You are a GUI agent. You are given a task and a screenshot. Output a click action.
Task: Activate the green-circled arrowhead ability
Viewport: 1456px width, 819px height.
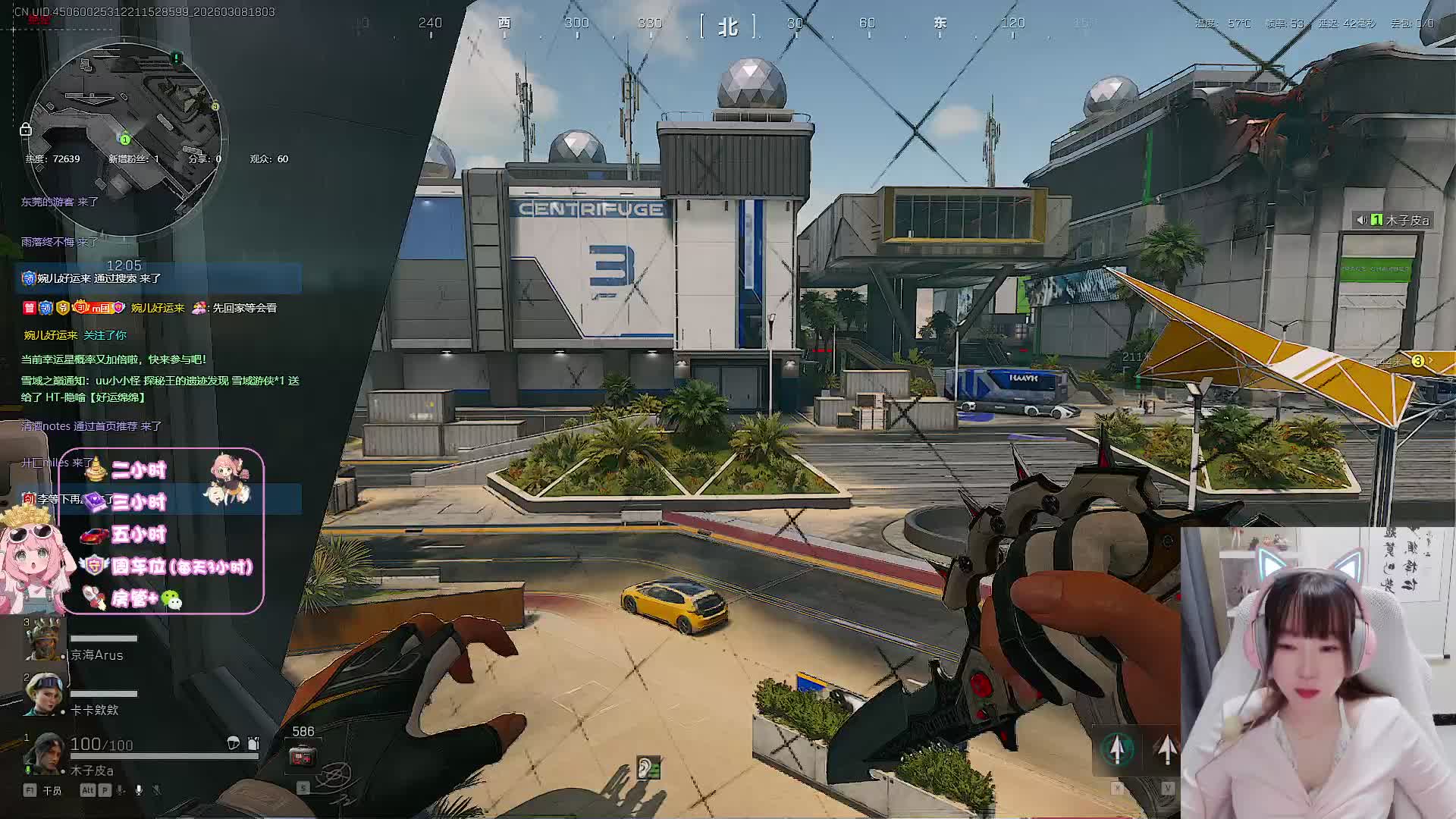coord(1117,749)
